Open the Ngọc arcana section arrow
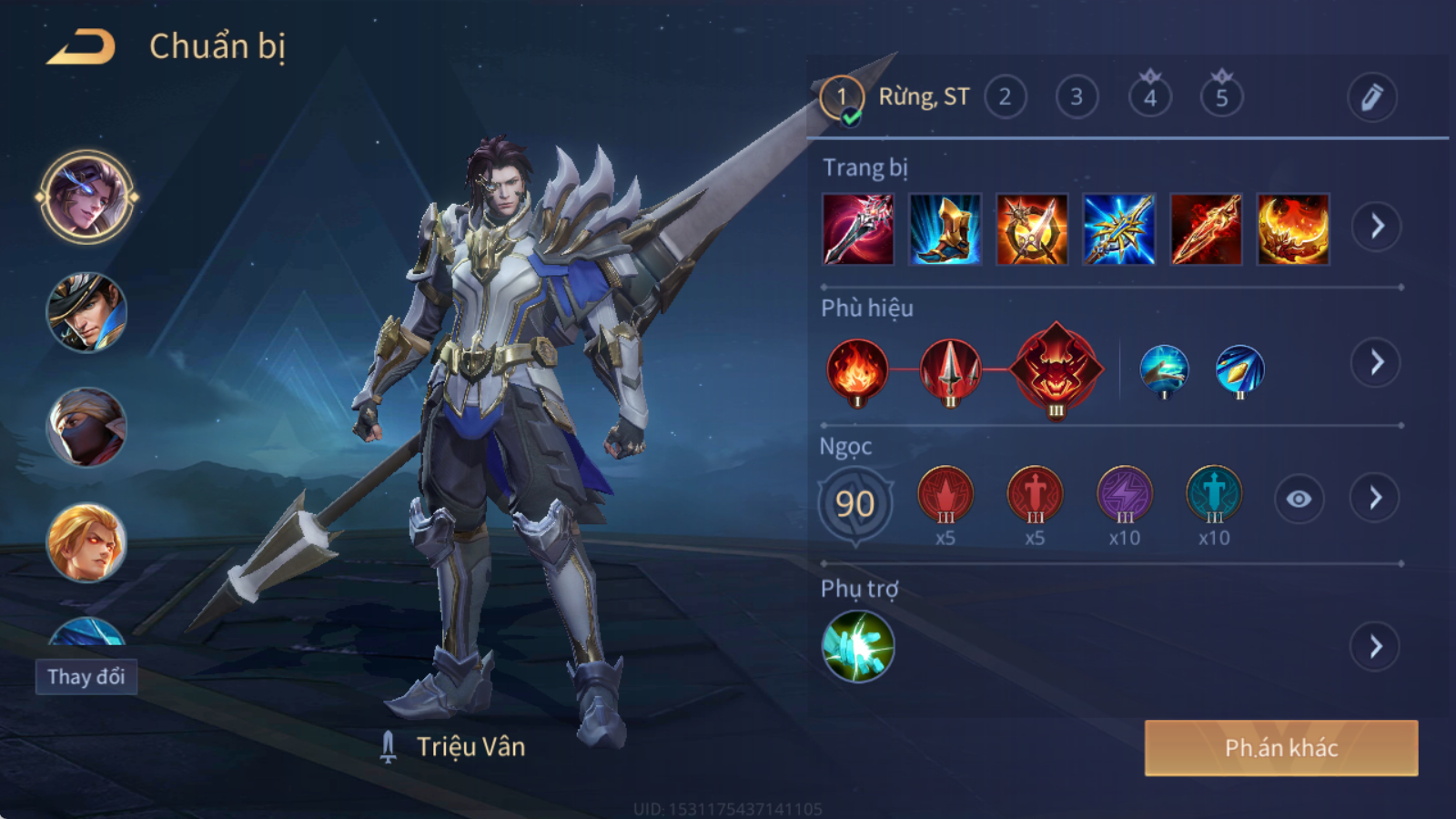 pos(1375,498)
